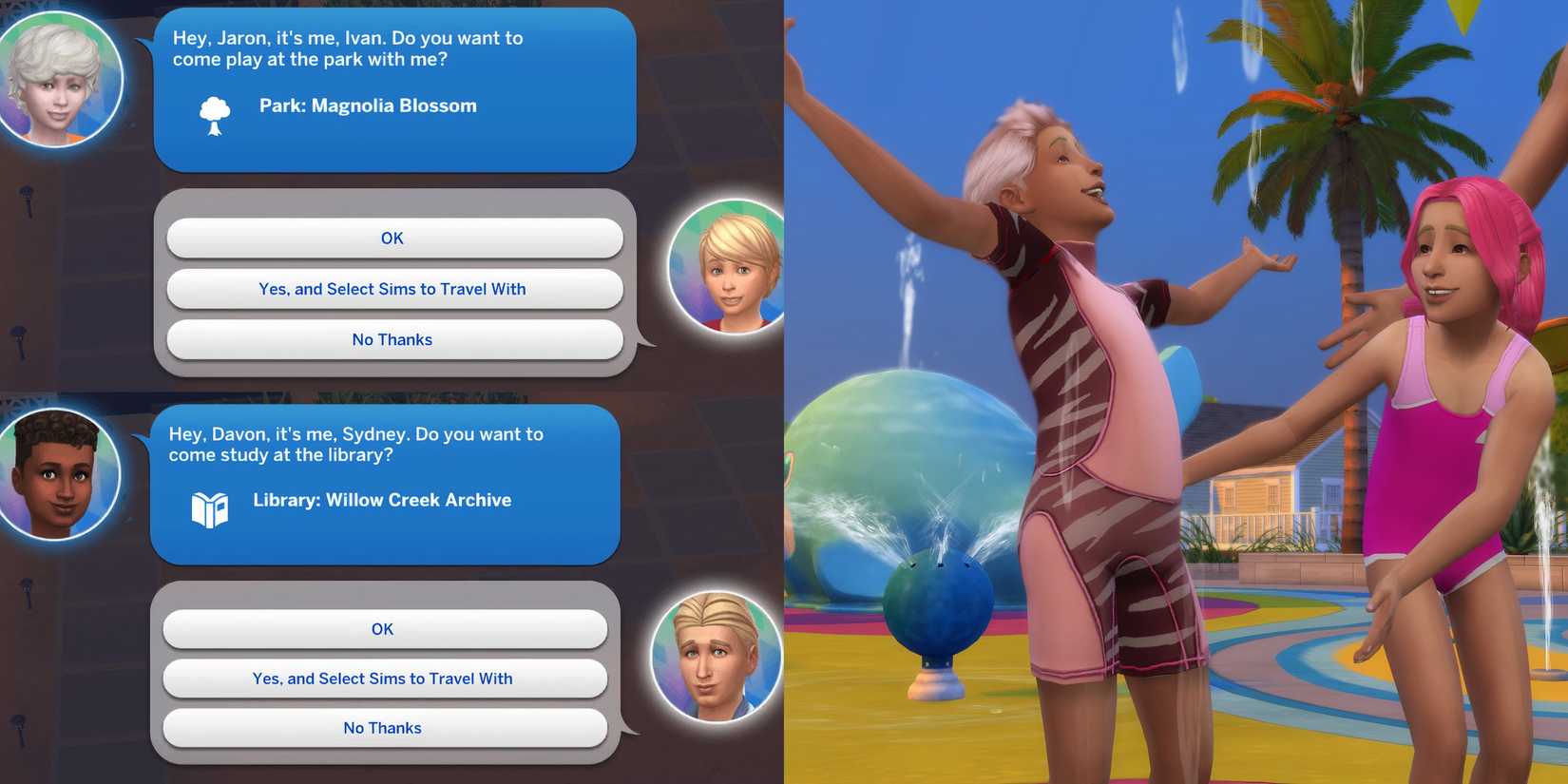The height and width of the screenshot is (784, 1568).
Task: Refuse the library invite with No Thanks
Action: point(383,728)
